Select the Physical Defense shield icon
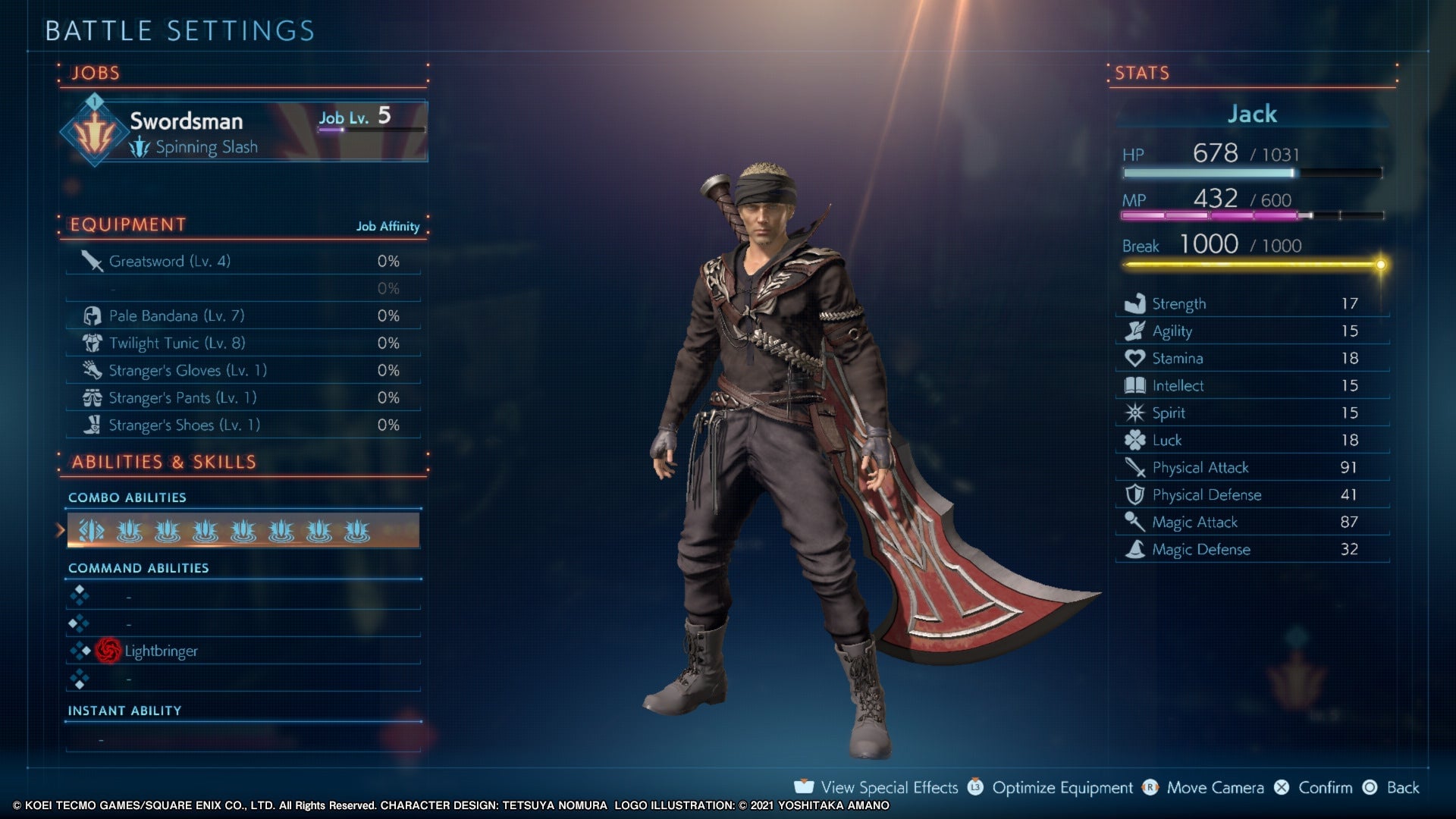Viewport: 1456px width, 819px height. point(1134,494)
